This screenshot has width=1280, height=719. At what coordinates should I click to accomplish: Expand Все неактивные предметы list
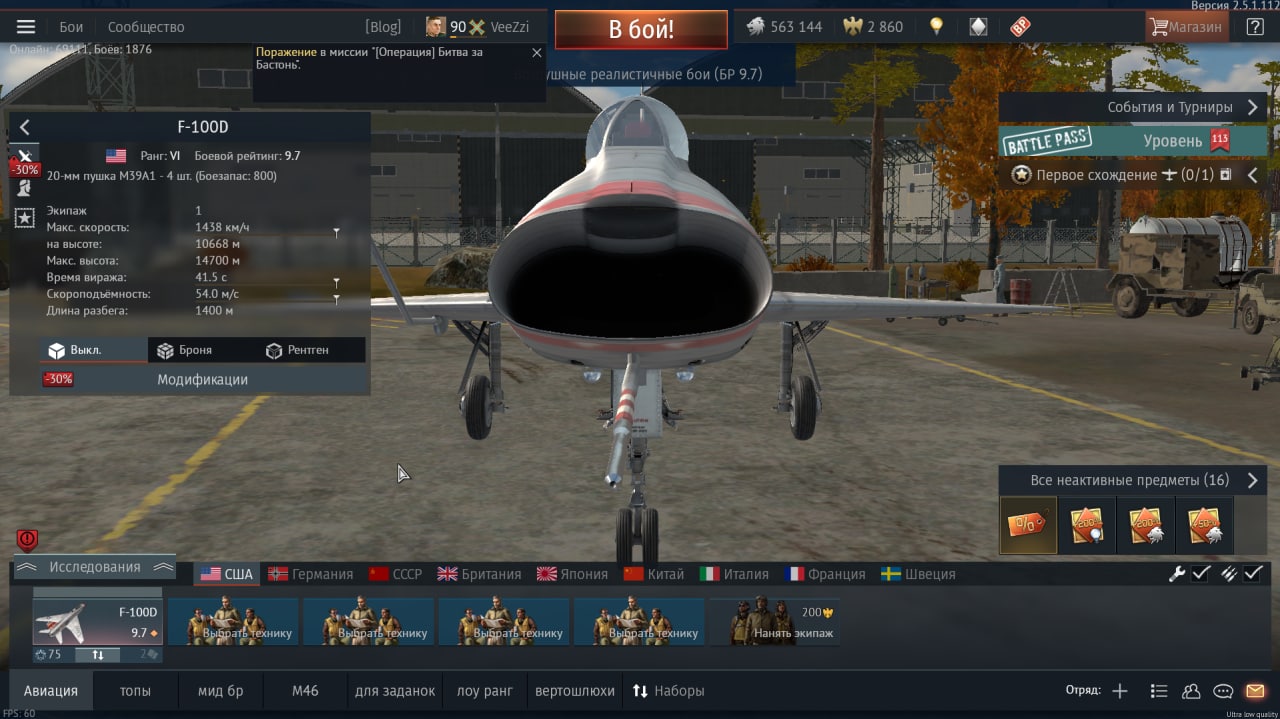pos(1132,480)
